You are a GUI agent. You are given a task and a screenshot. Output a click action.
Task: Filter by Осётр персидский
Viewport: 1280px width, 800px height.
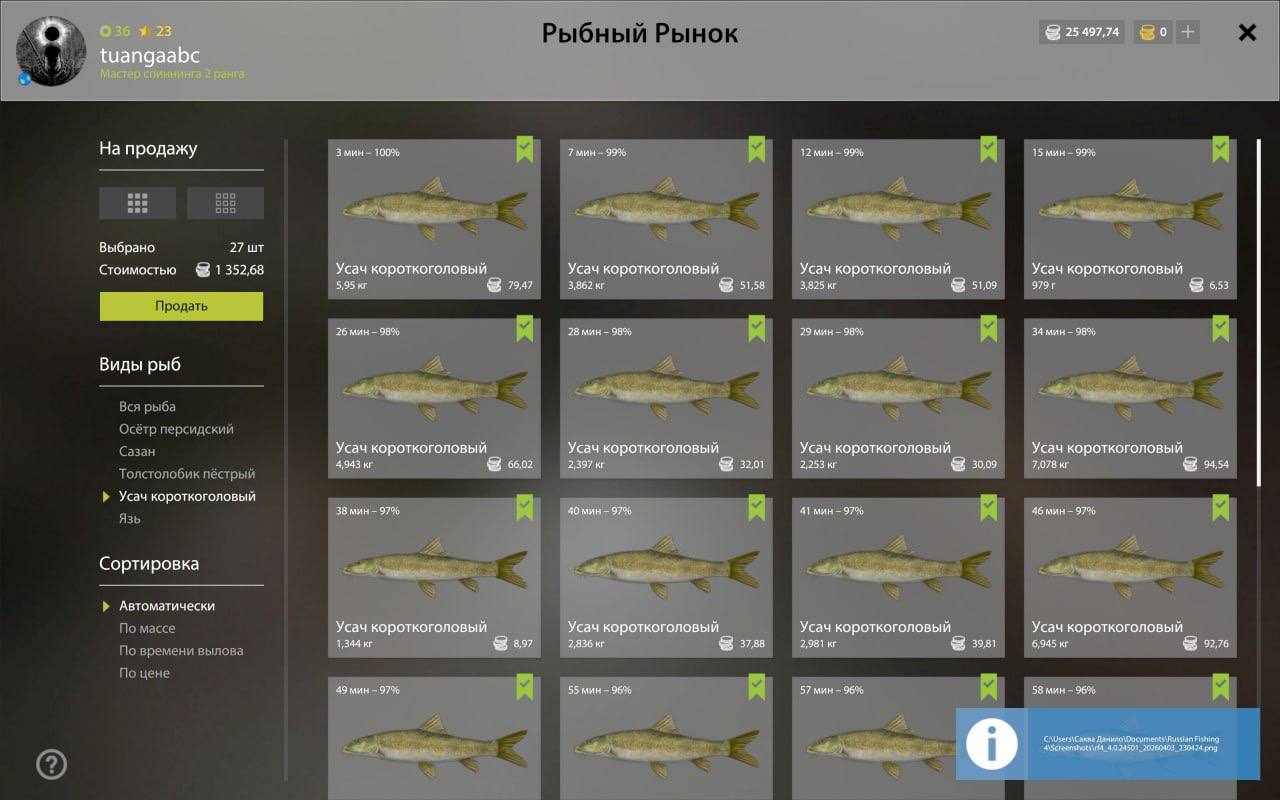176,429
